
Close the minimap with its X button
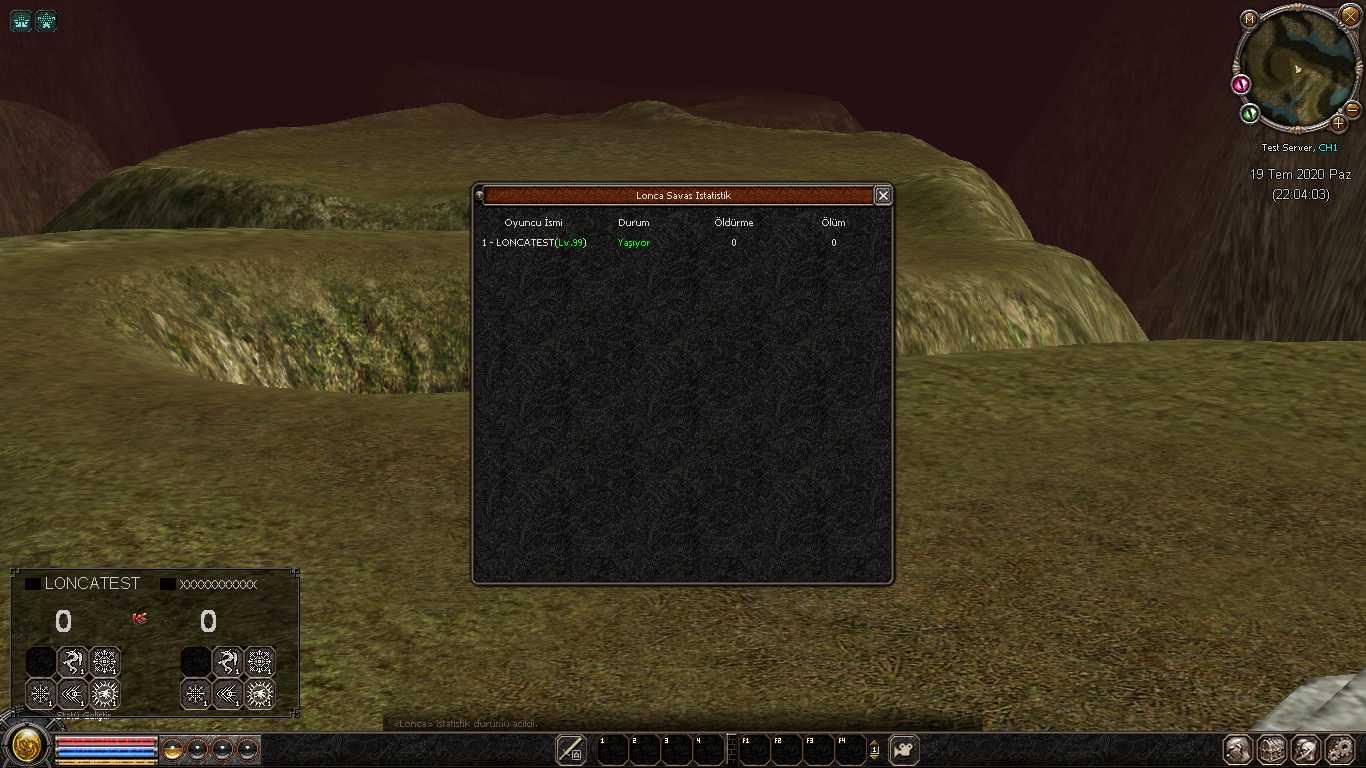pyautogui.click(x=1350, y=16)
